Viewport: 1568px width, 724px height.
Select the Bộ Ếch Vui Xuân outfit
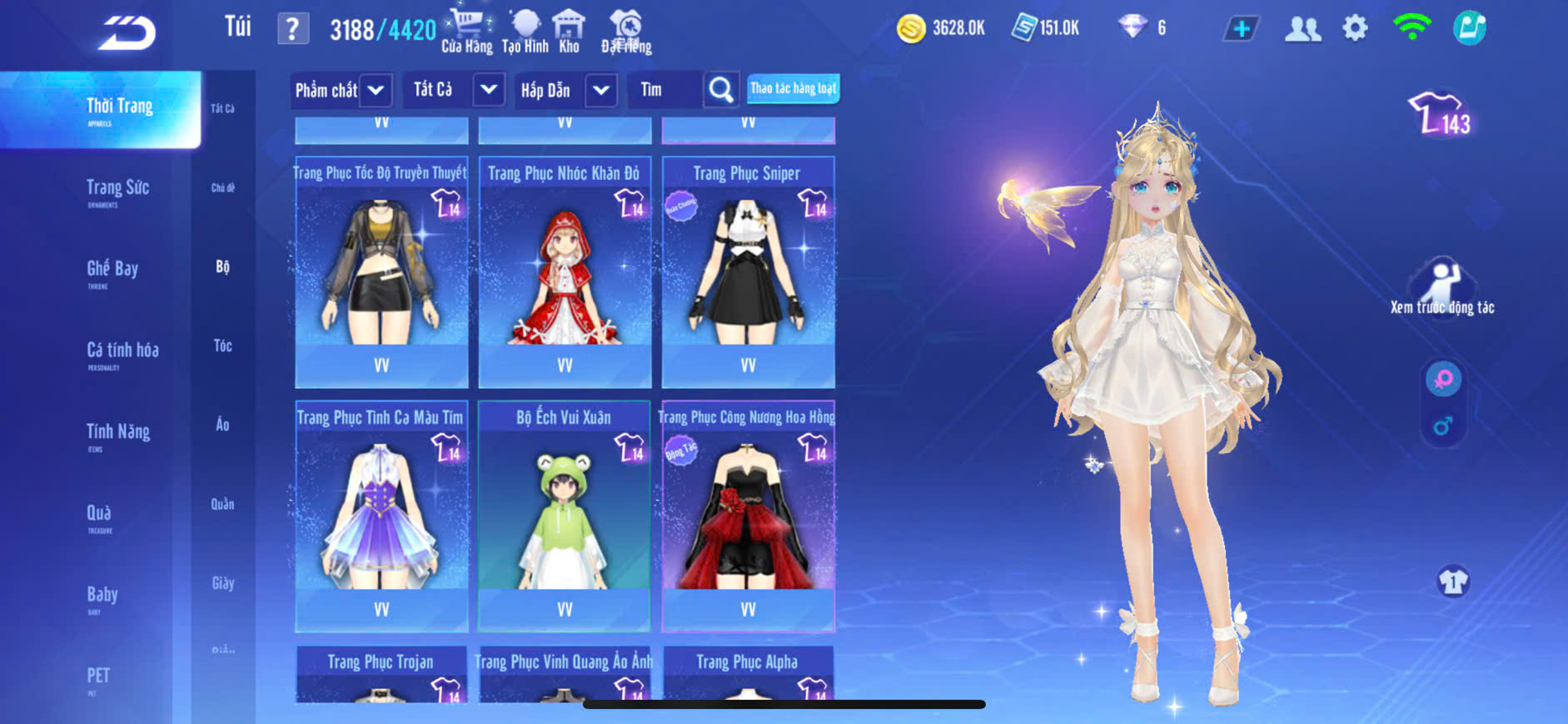(x=565, y=516)
